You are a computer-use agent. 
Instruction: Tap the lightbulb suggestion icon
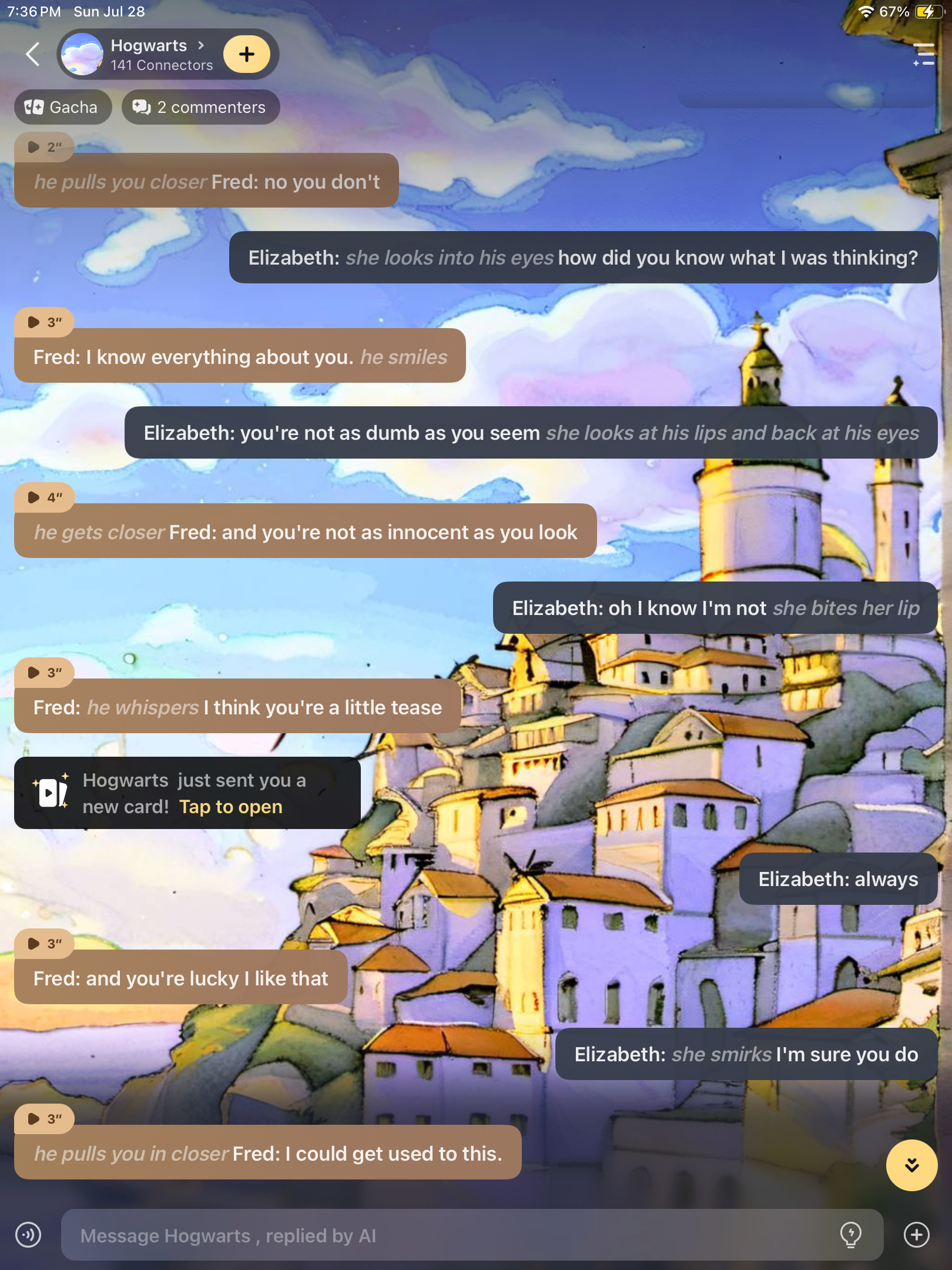pyautogui.click(x=850, y=1234)
